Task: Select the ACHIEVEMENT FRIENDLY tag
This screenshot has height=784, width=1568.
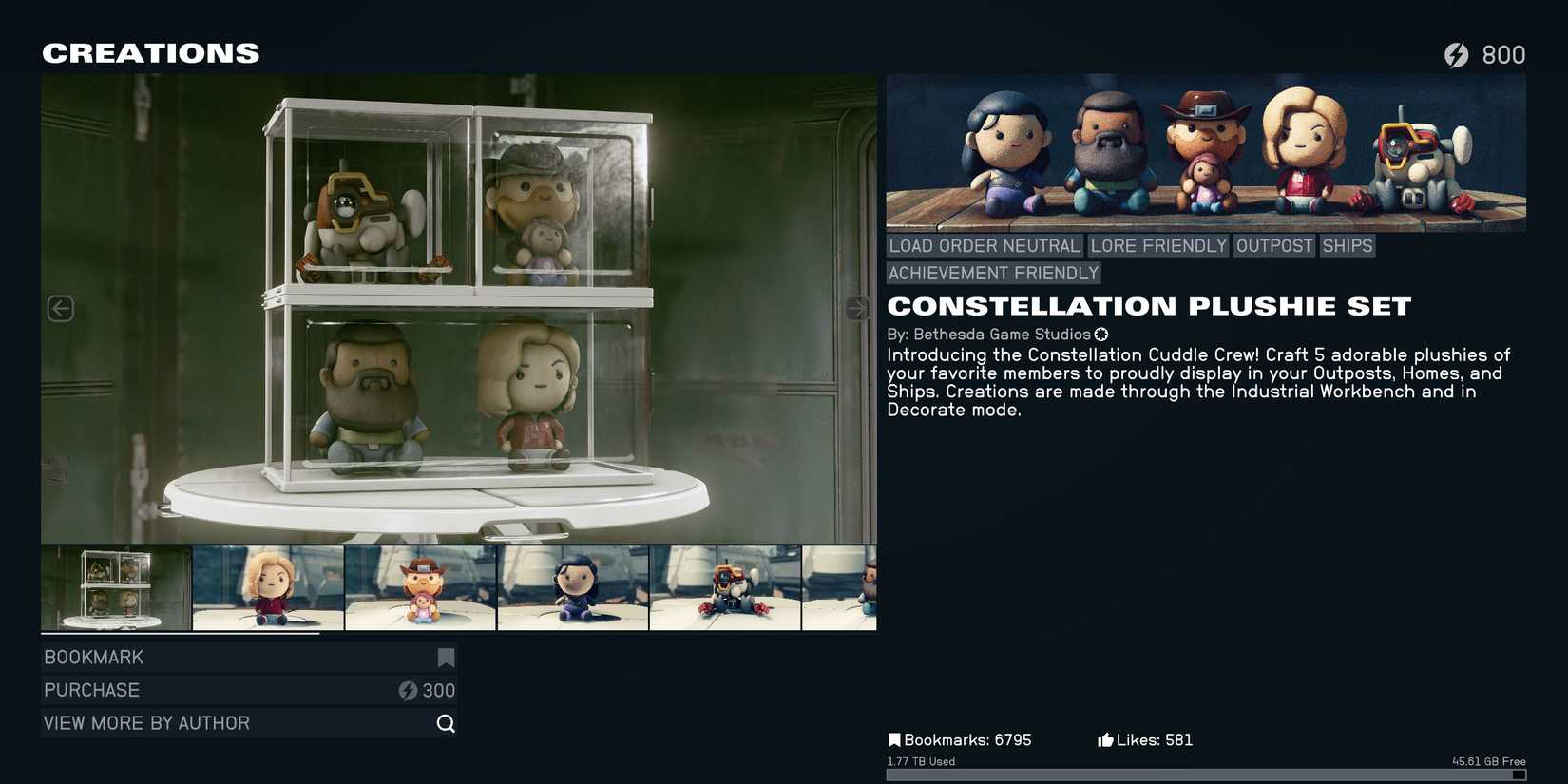Action: pyautogui.click(x=992, y=273)
